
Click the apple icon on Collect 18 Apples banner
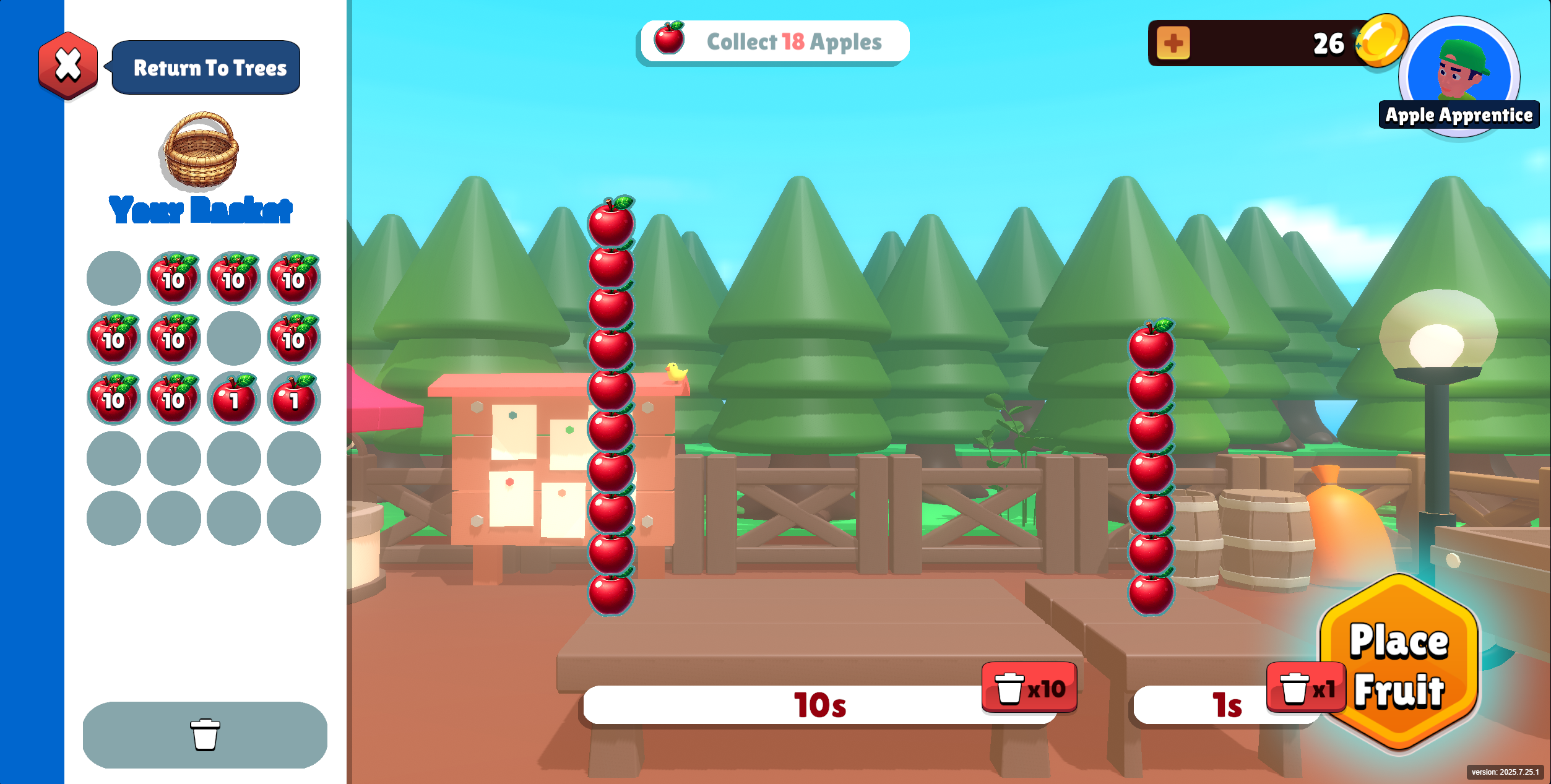(x=671, y=39)
